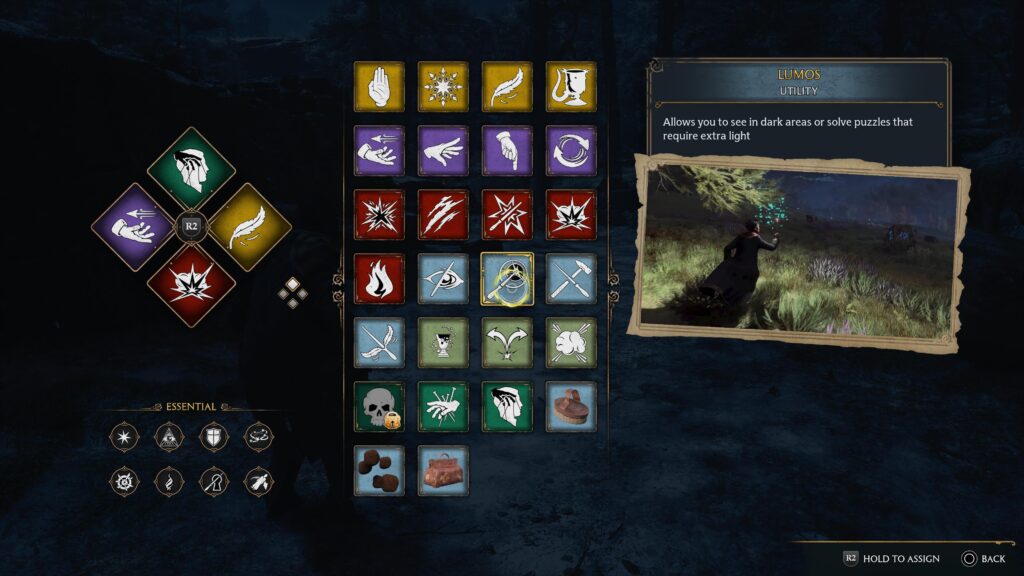Image resolution: width=1024 pixels, height=576 pixels.
Task: Choose the crossed hammers Reparo spell
Action: (571, 278)
